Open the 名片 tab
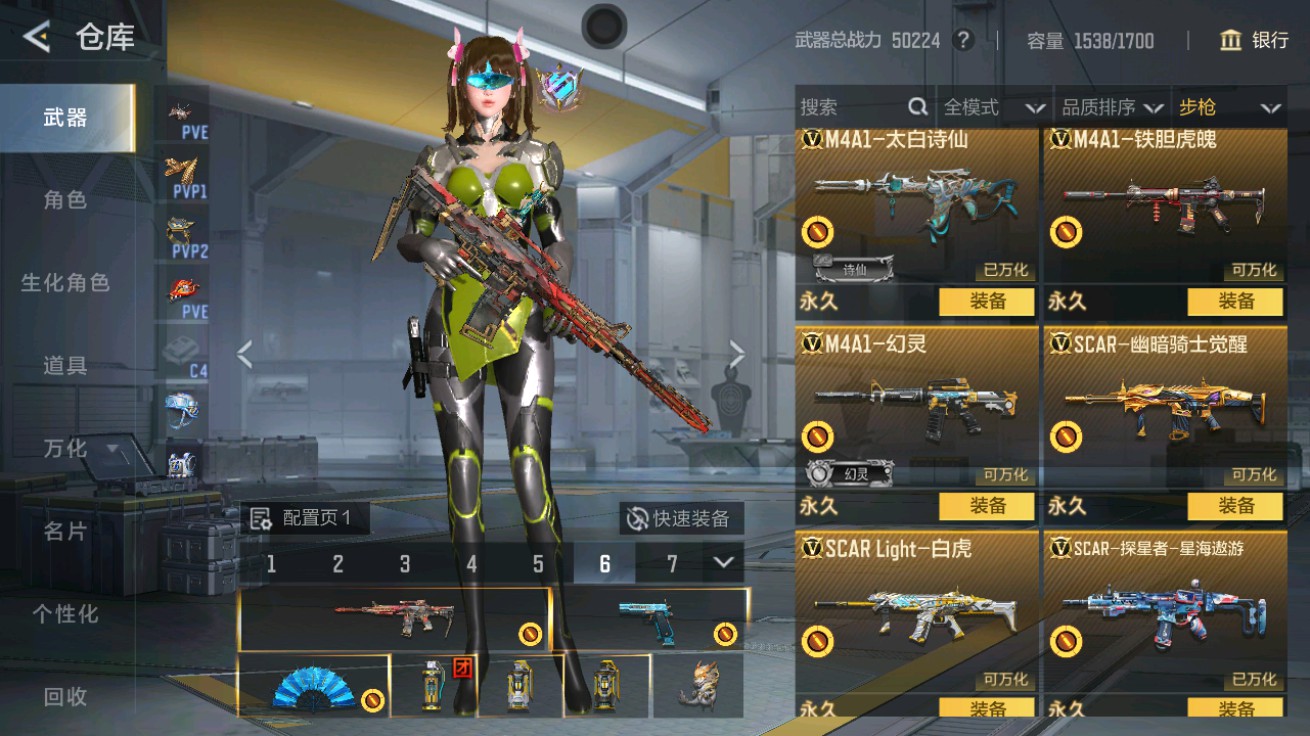The width and height of the screenshot is (1310, 736). click(x=65, y=531)
